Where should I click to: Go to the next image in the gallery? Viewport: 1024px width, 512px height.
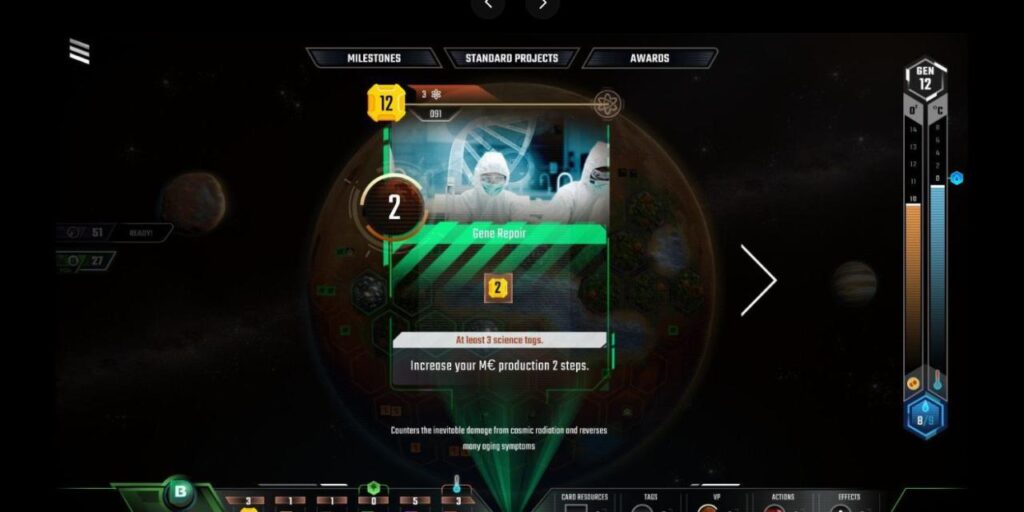pyautogui.click(x=543, y=5)
